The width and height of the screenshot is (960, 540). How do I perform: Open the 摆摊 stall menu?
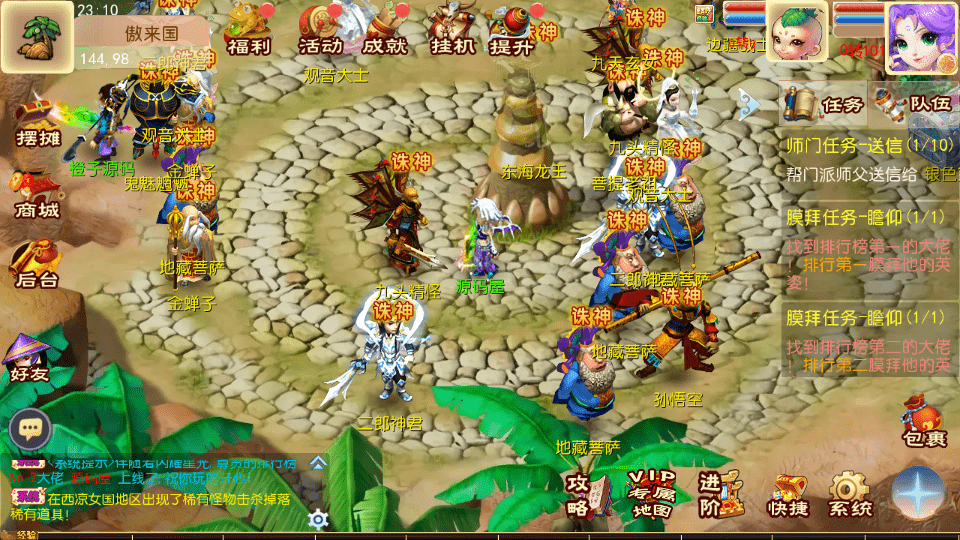click(x=37, y=125)
